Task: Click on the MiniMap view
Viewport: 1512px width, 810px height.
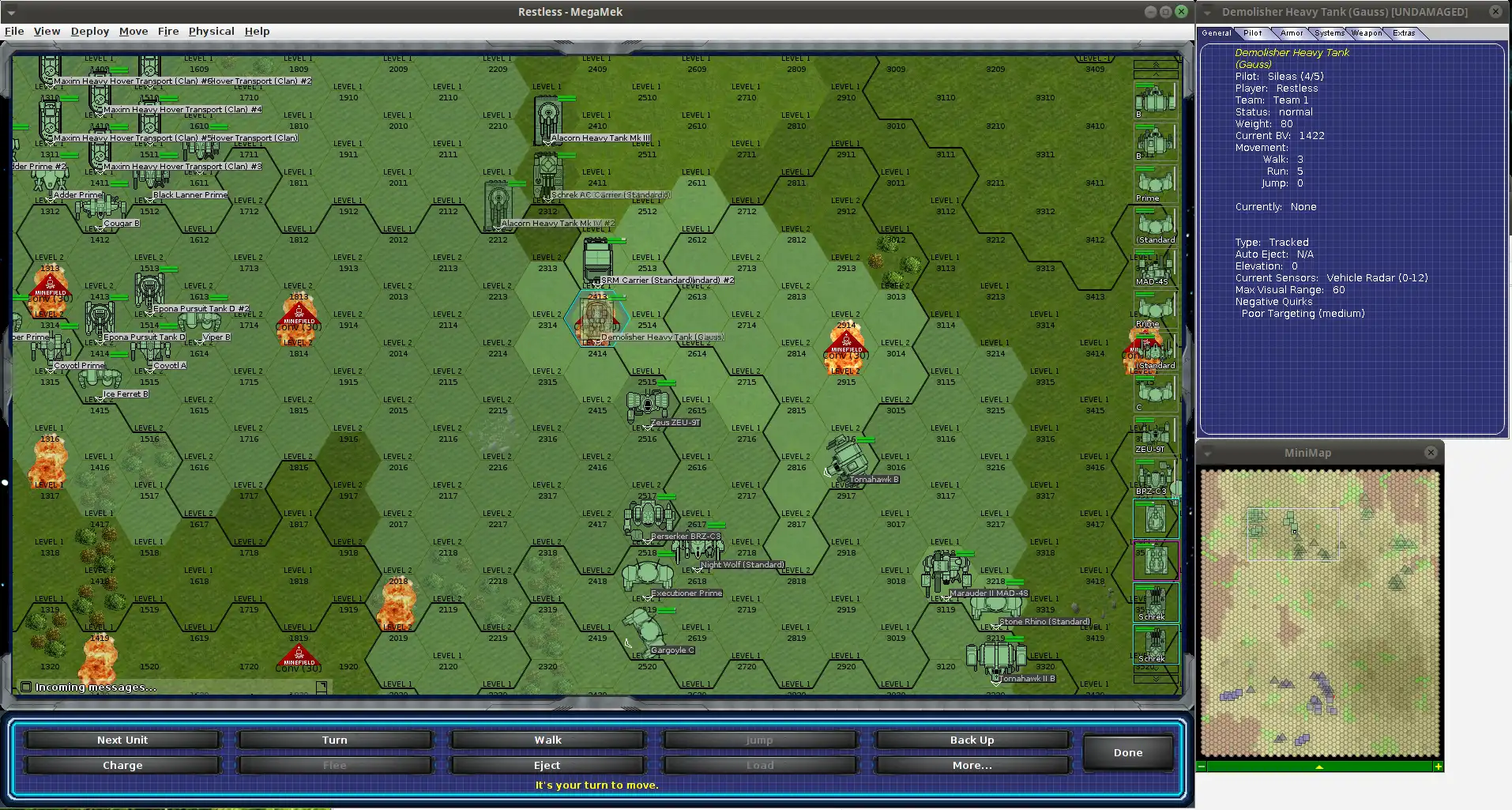Action: point(1319,612)
